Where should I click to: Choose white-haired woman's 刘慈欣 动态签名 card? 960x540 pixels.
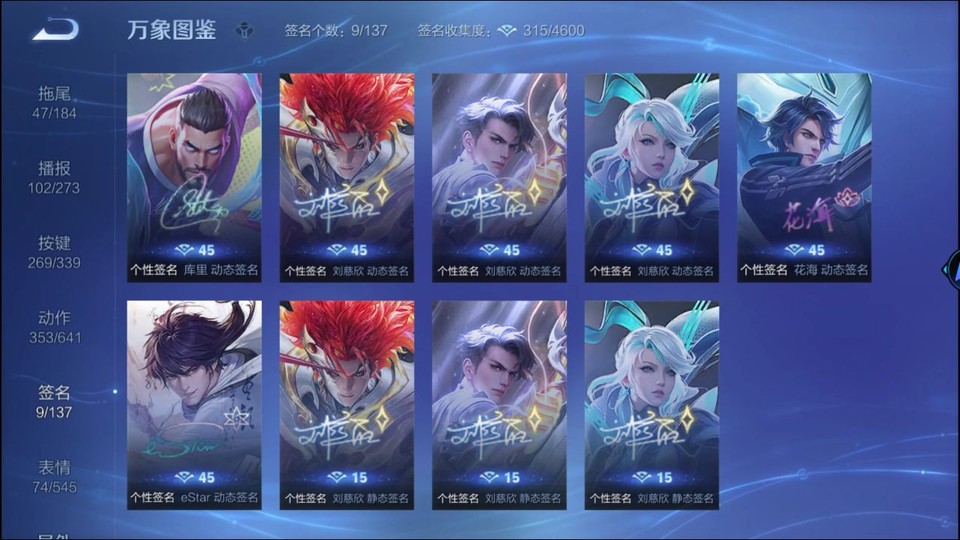[x=652, y=176]
